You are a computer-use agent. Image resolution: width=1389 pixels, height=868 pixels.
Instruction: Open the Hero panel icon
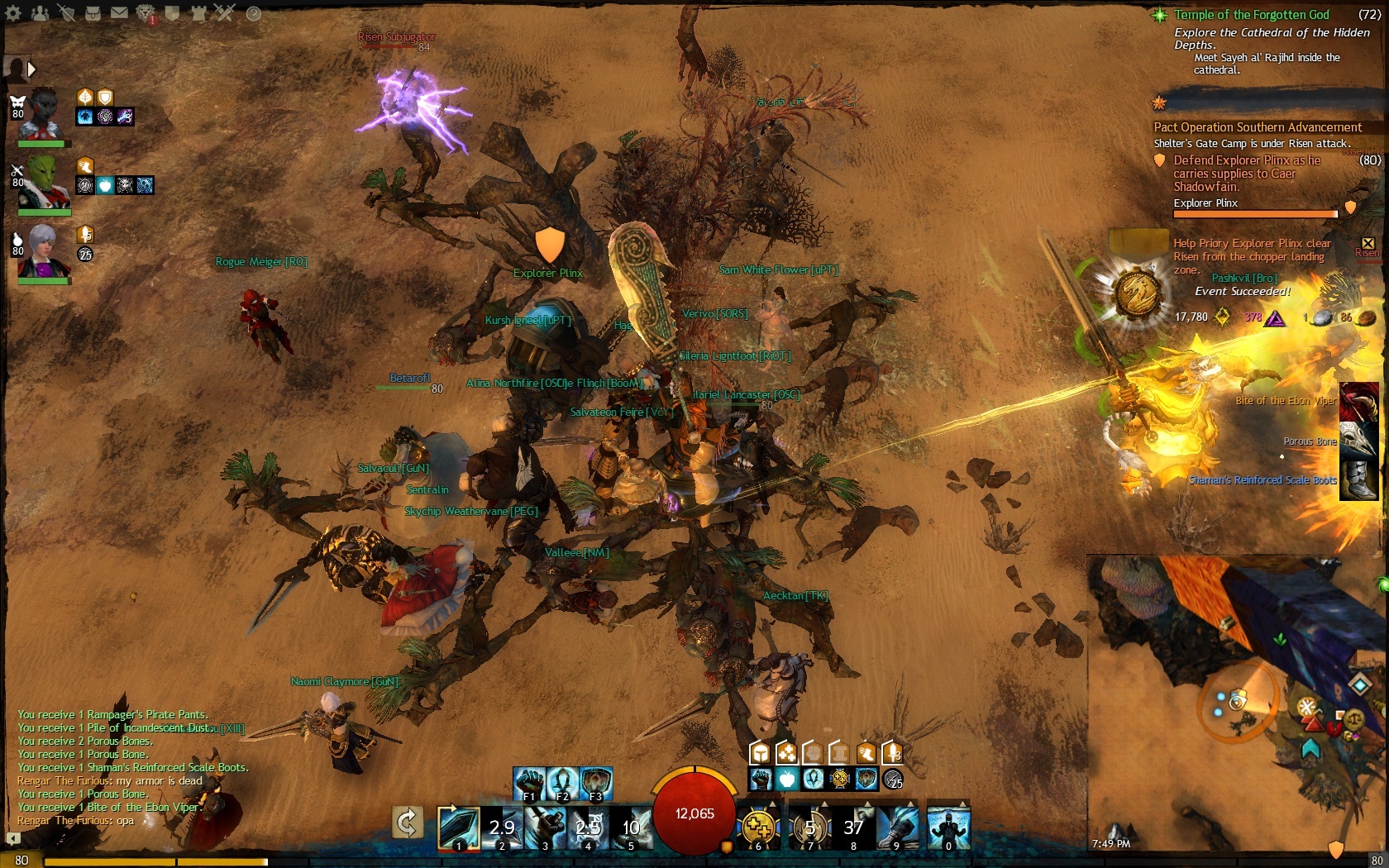pyautogui.click(x=66, y=13)
